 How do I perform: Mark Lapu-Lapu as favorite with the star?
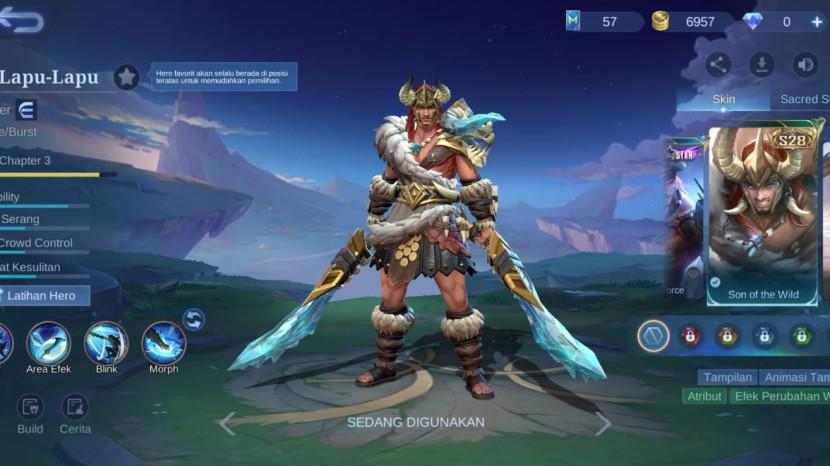(126, 77)
